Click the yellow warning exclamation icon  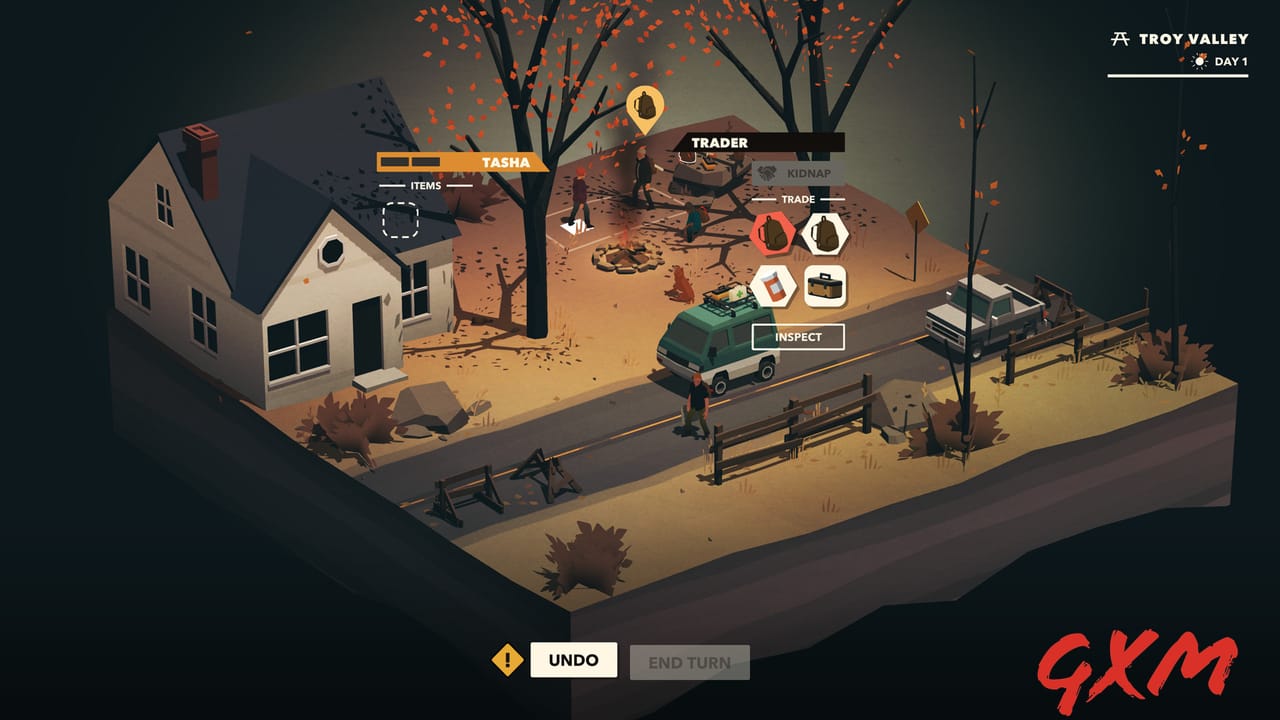[x=508, y=660]
